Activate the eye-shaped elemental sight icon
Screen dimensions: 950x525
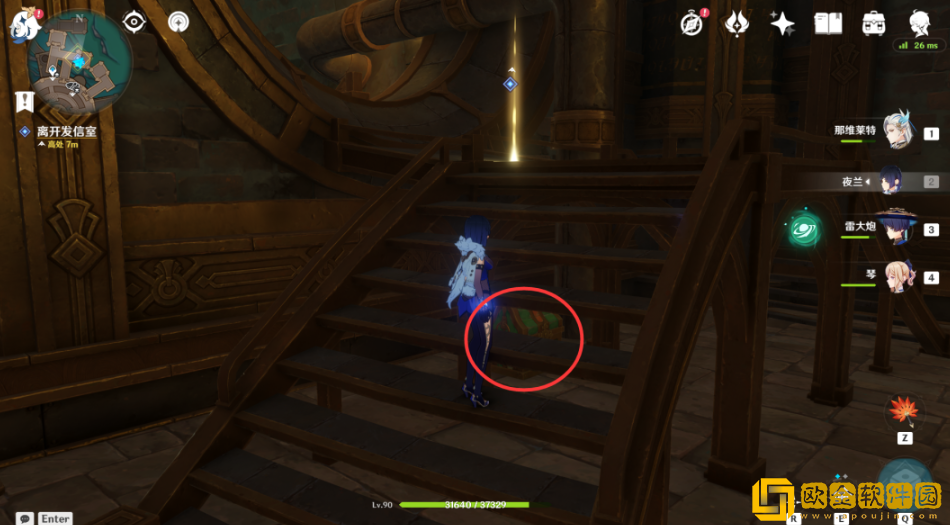click(135, 21)
